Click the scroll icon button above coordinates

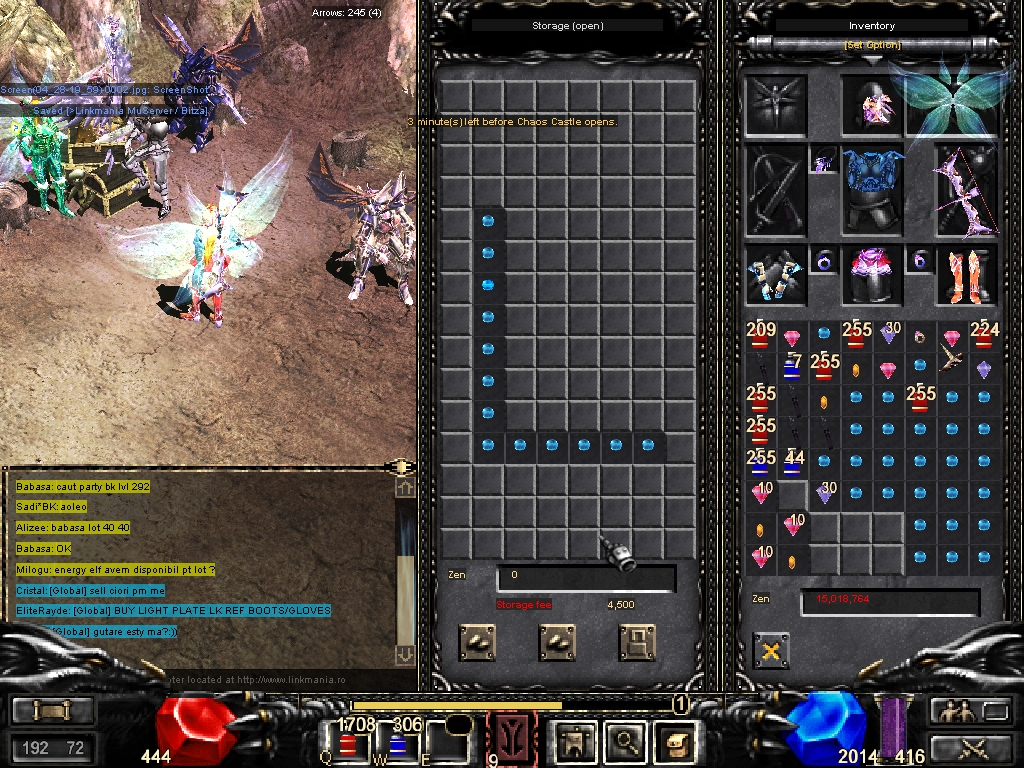click(53, 711)
